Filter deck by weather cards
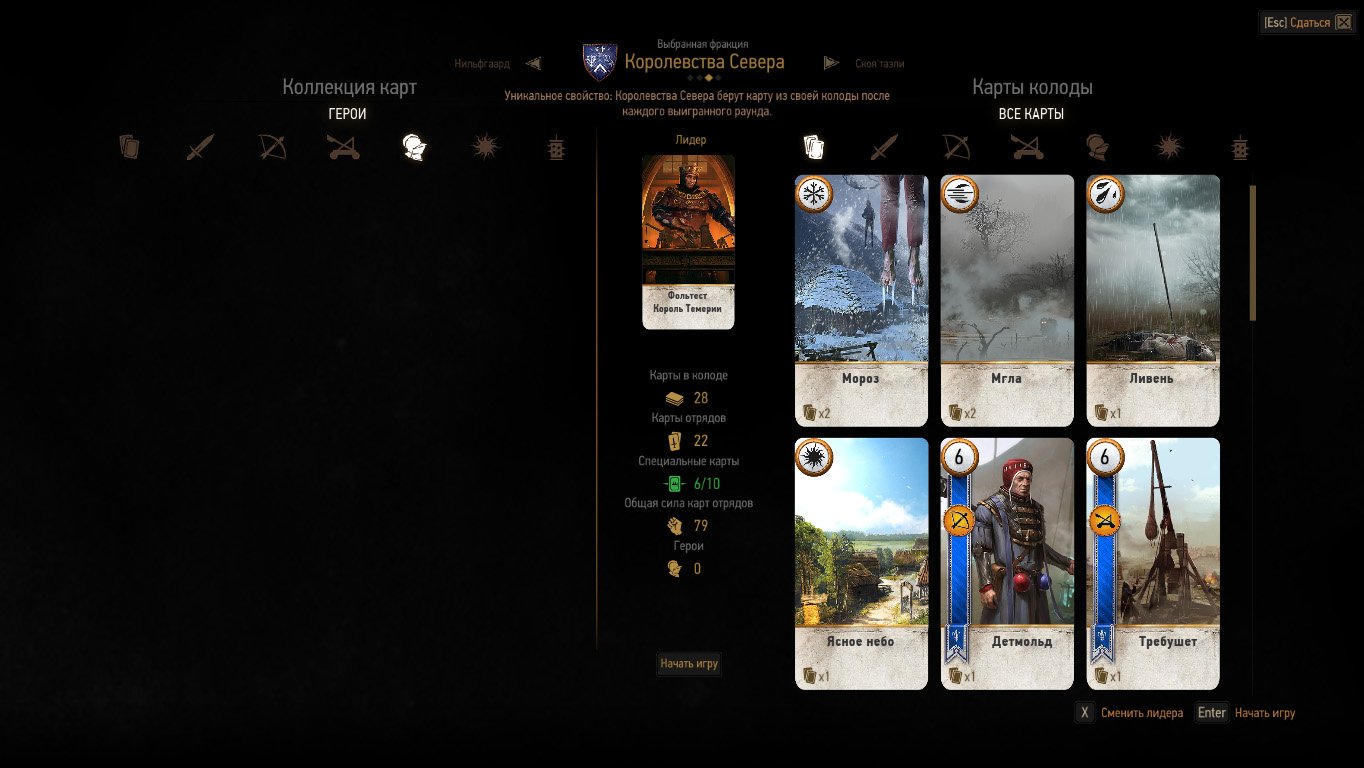 coord(1167,146)
